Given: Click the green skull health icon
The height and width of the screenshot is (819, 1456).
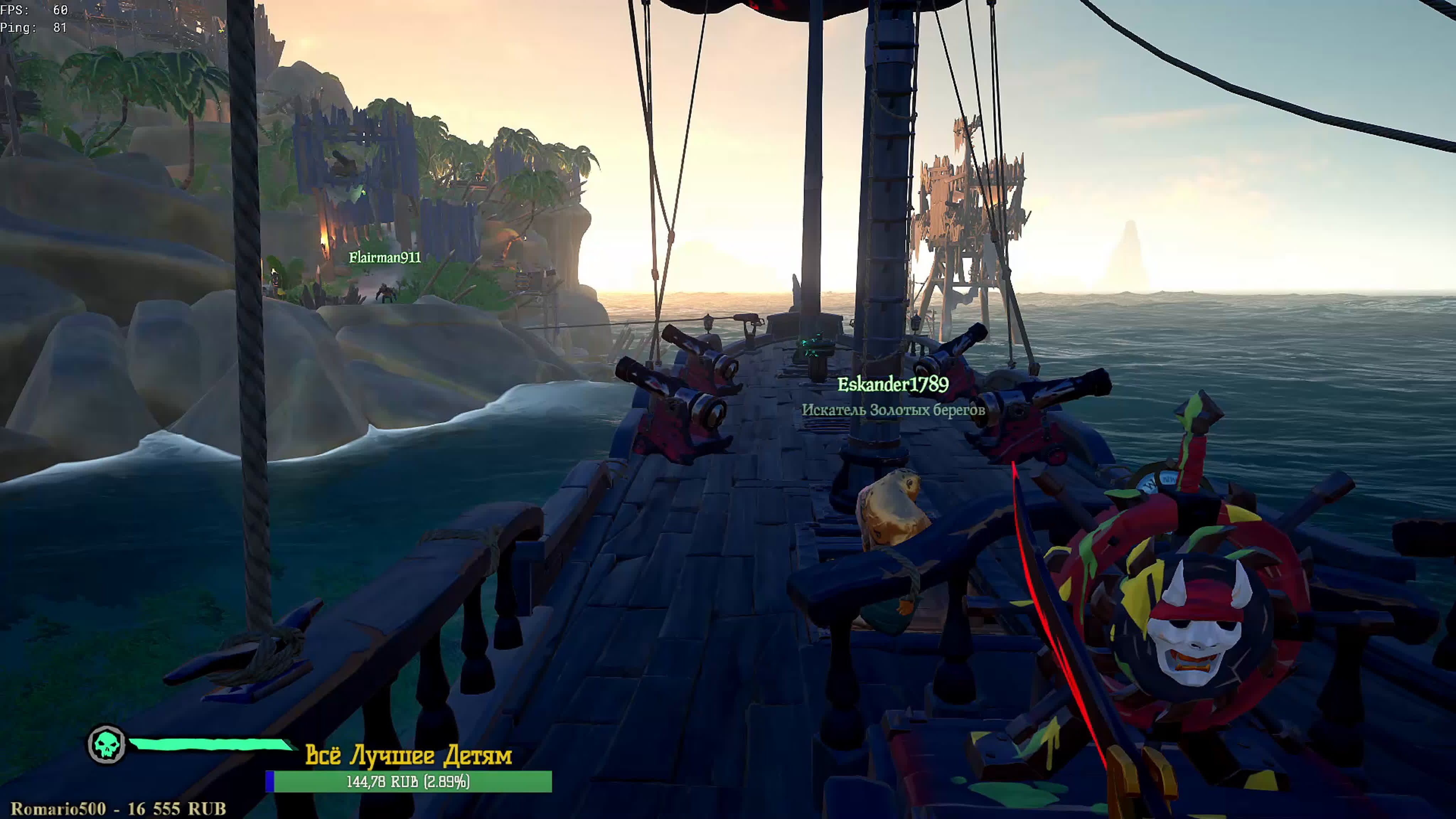Looking at the screenshot, I should [107, 745].
